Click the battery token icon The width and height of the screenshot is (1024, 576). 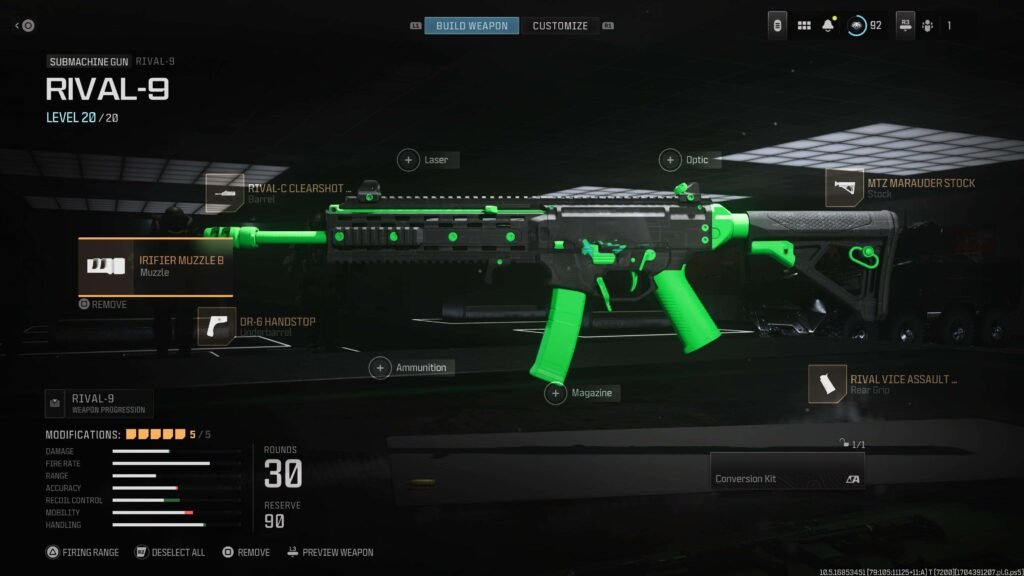pos(777,25)
